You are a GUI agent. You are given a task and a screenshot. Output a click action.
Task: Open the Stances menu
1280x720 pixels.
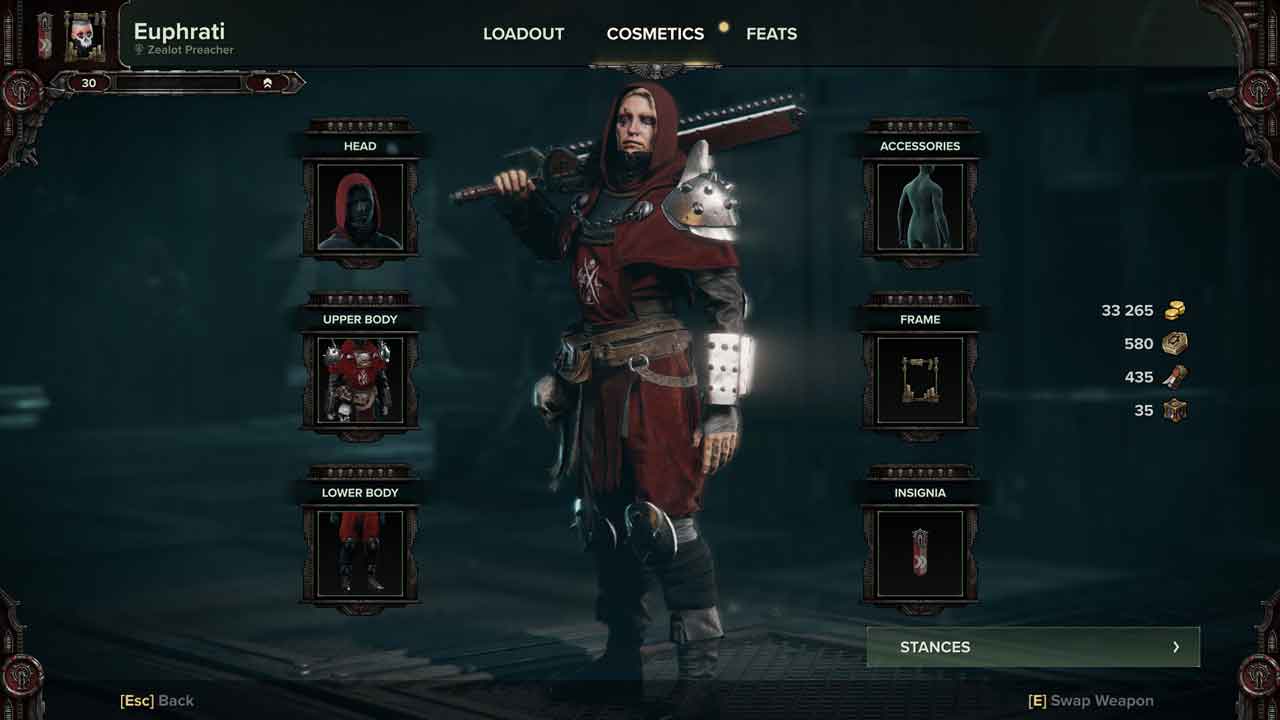[1033, 647]
